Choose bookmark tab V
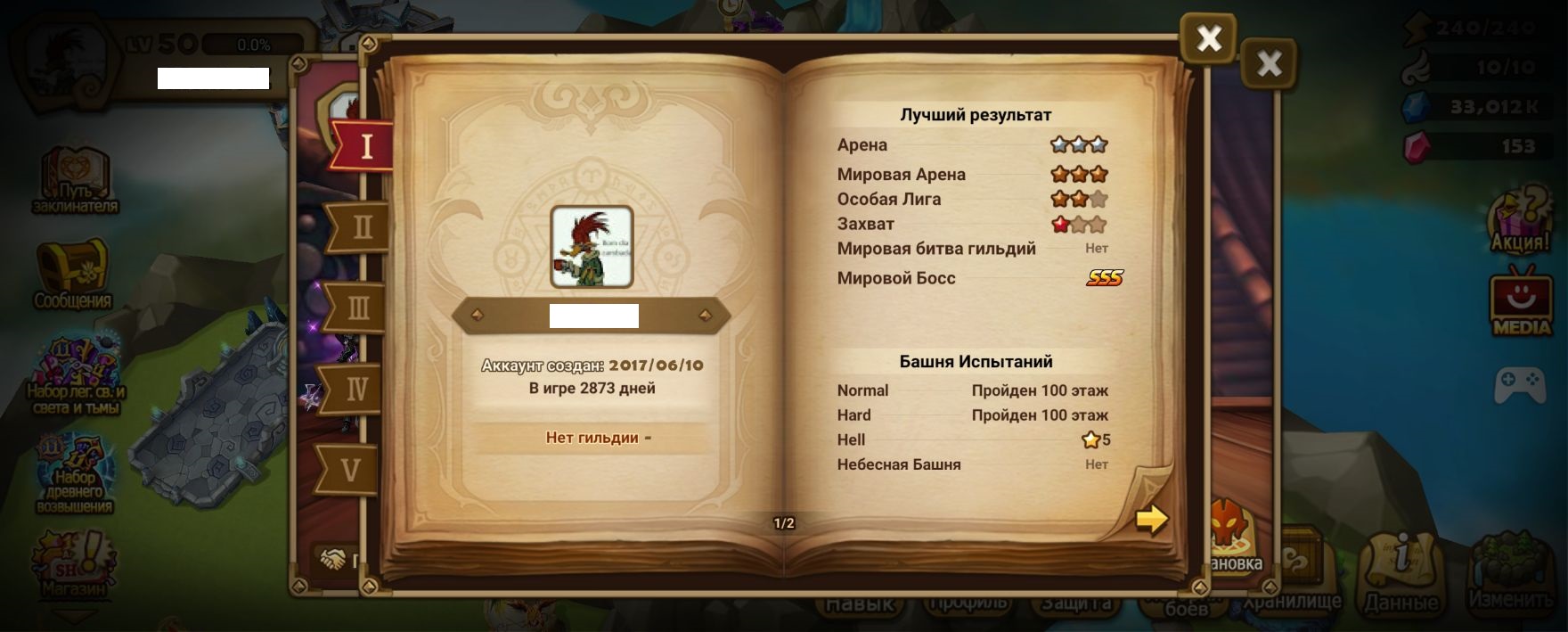 pos(350,470)
